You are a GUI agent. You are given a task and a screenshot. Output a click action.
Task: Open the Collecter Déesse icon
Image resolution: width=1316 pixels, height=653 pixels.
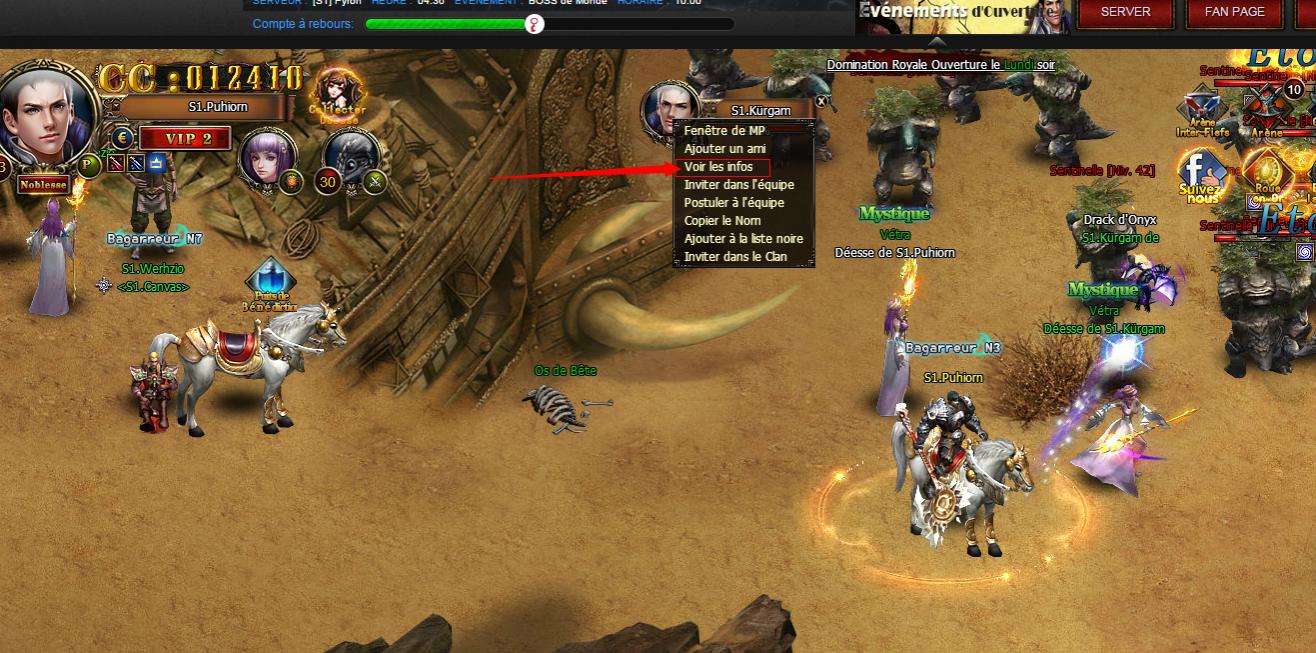click(x=337, y=95)
